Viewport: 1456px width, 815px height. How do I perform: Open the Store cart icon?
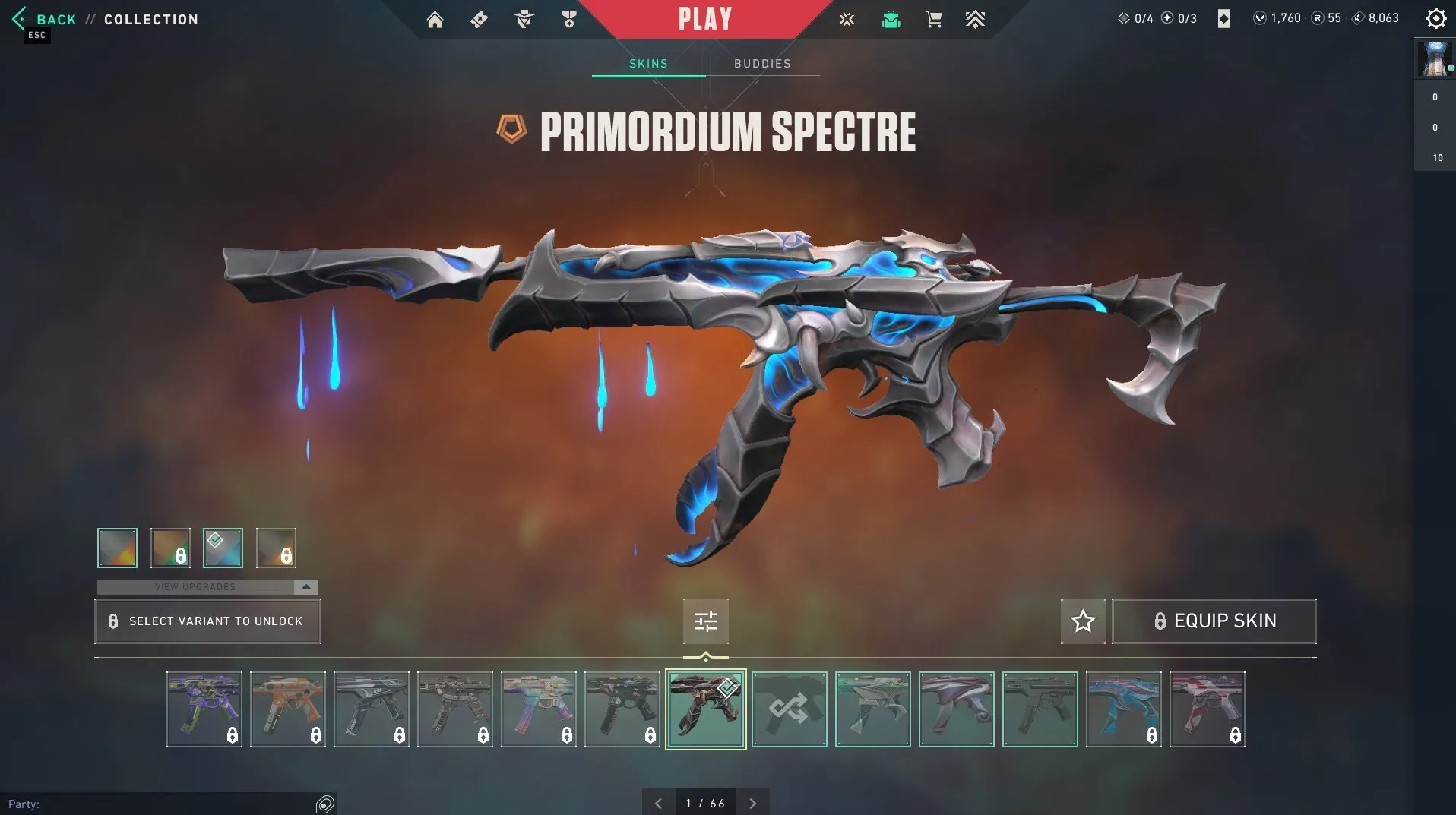pyautogui.click(x=933, y=19)
